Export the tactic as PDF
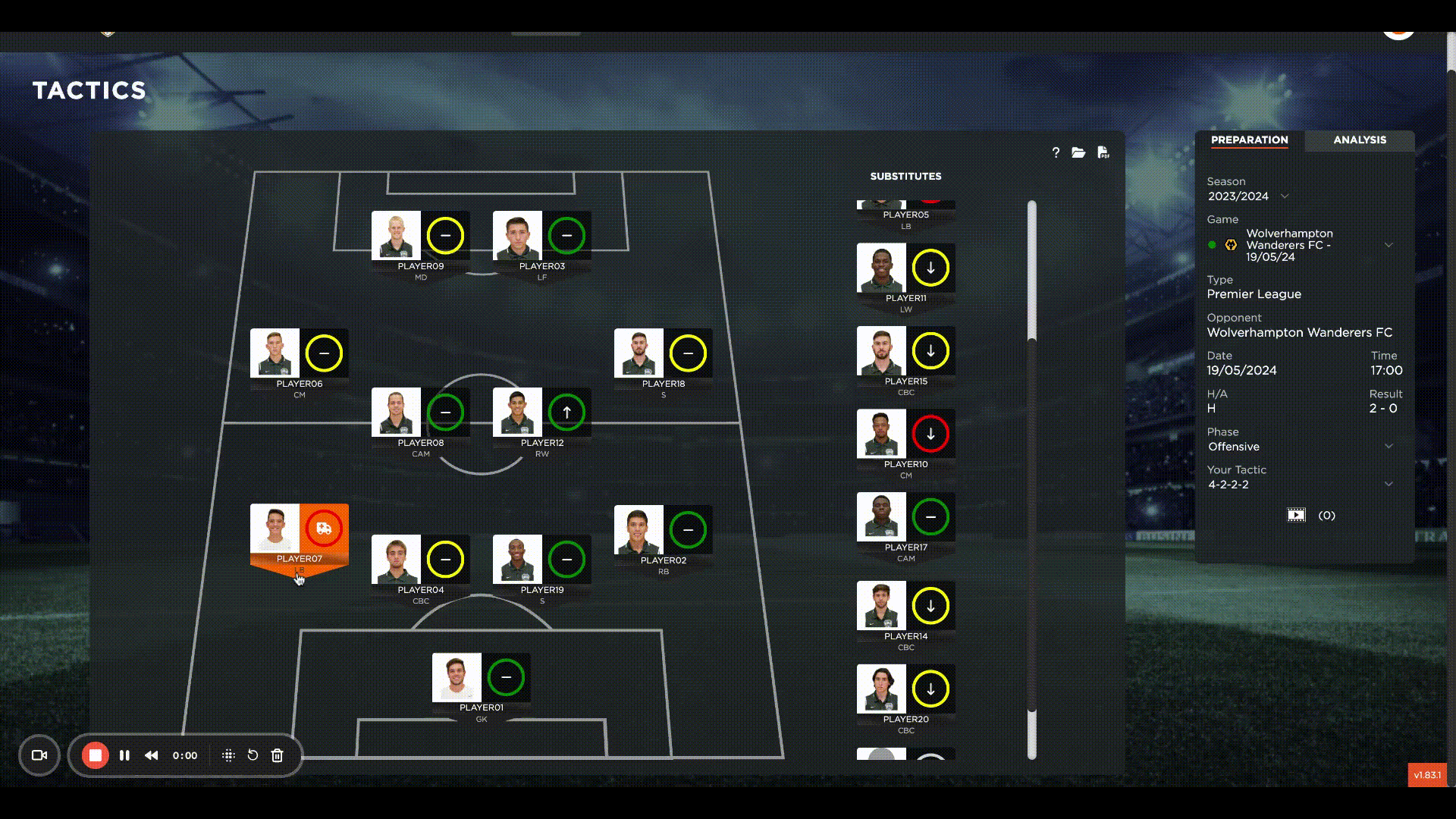 pyautogui.click(x=1103, y=152)
